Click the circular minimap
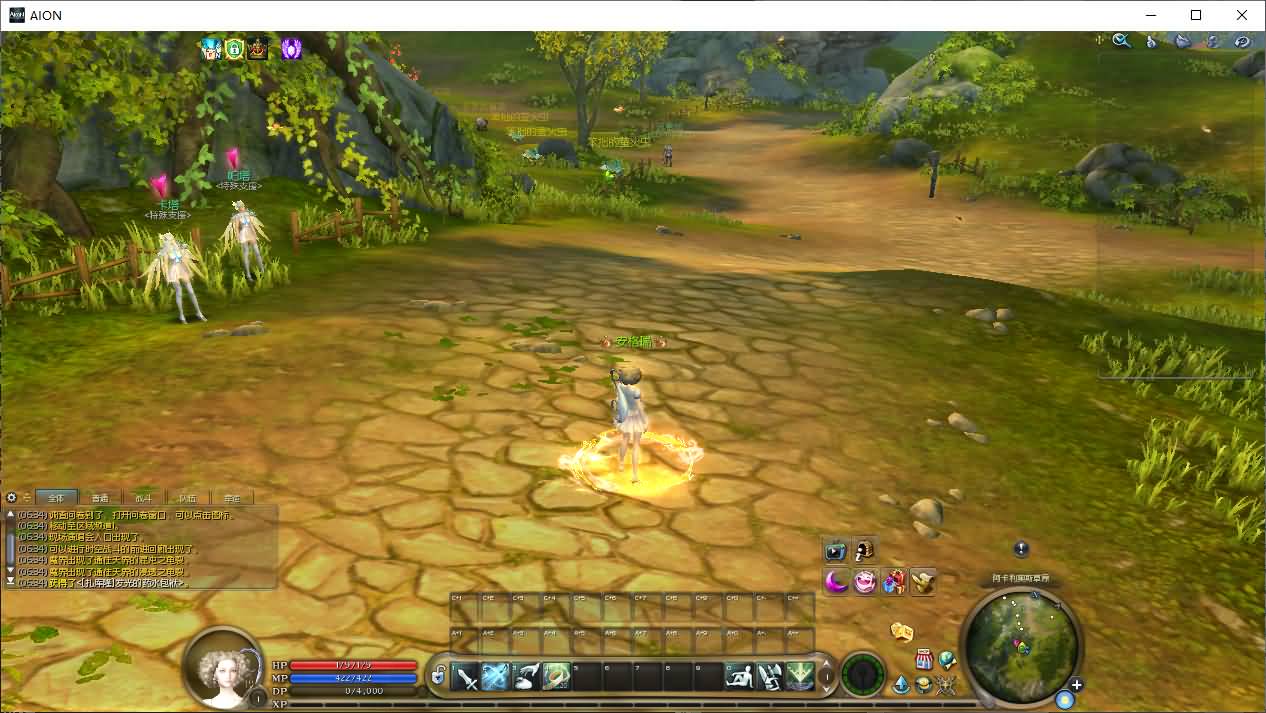This screenshot has width=1266, height=713. [x=1021, y=643]
